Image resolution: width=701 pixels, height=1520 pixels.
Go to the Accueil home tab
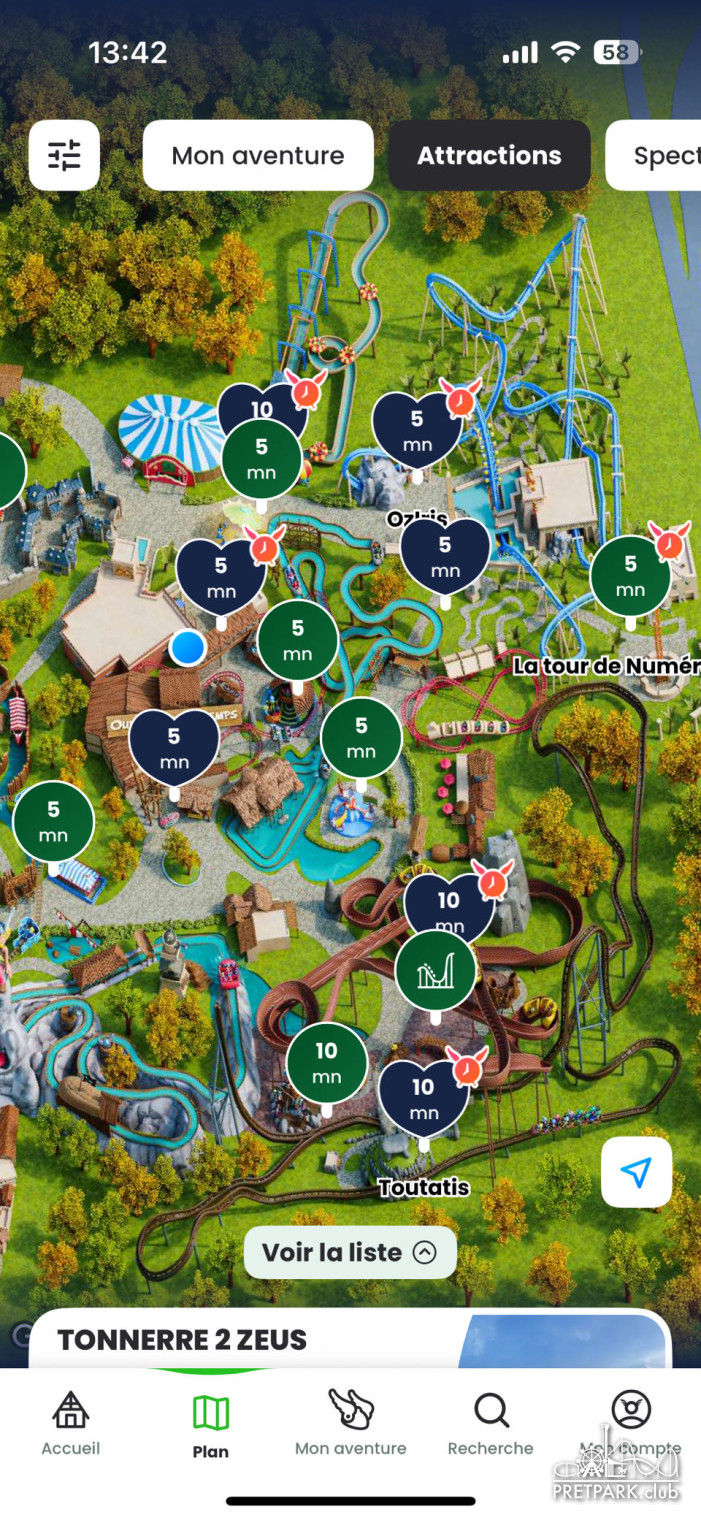pos(70,1422)
